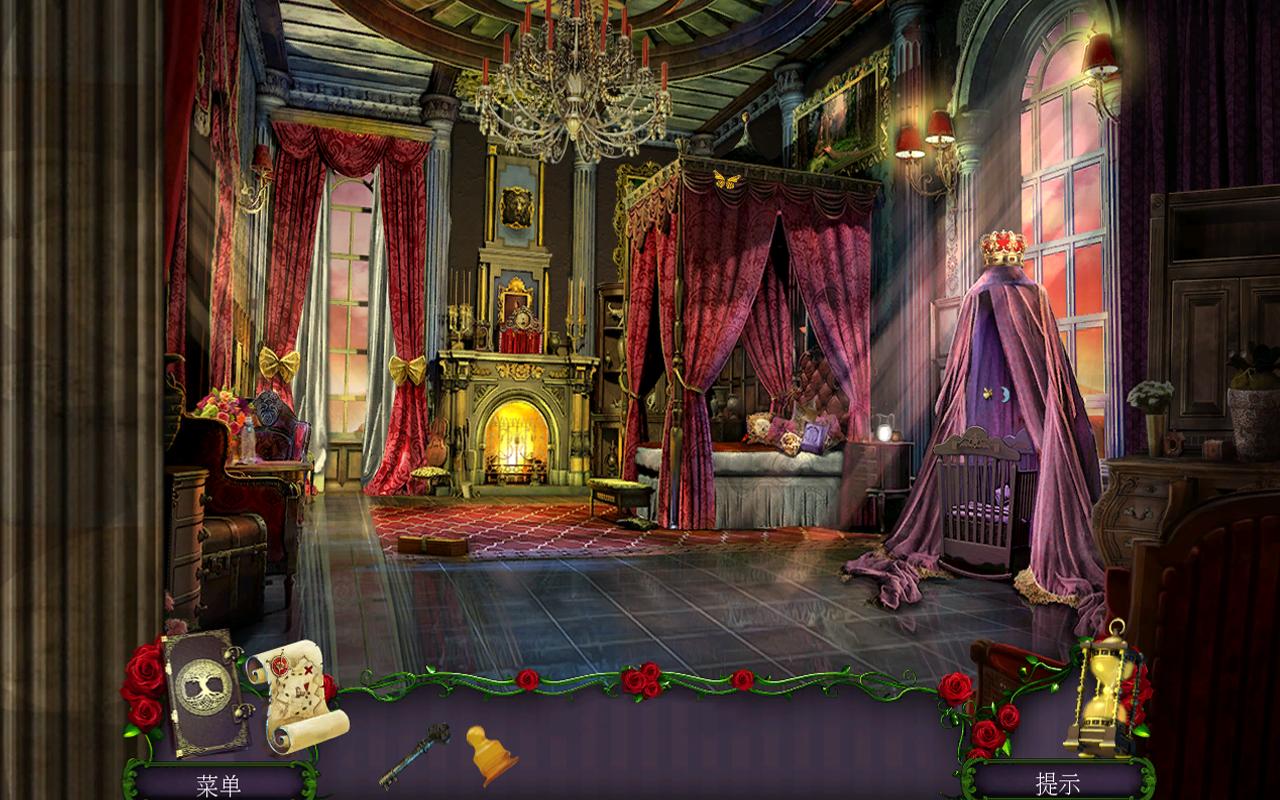This screenshot has height=800, width=1280.
Task: Use the 提示 hint button
Action: pyautogui.click(x=1057, y=783)
